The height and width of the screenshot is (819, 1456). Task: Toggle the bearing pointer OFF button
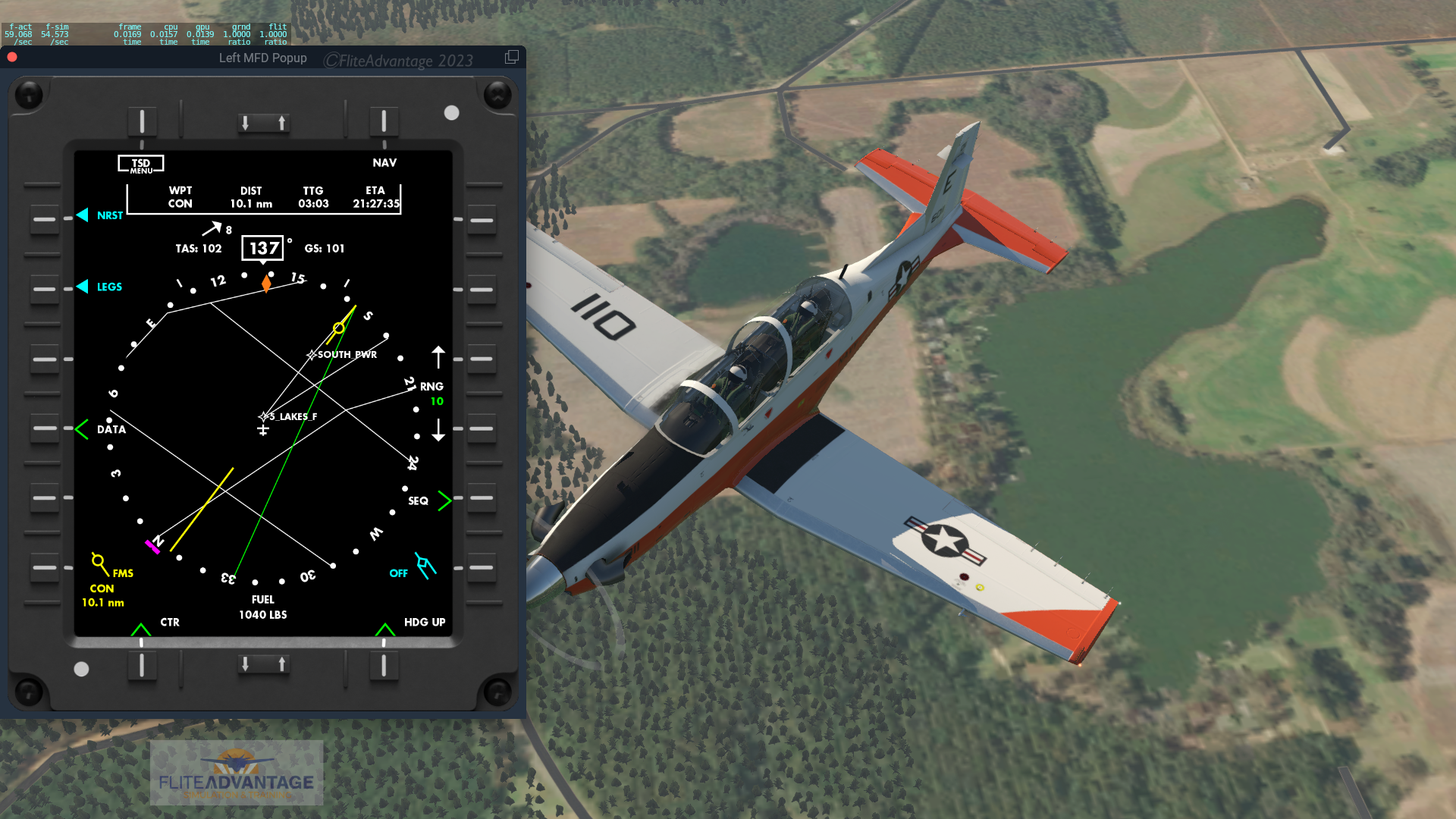(x=482, y=567)
